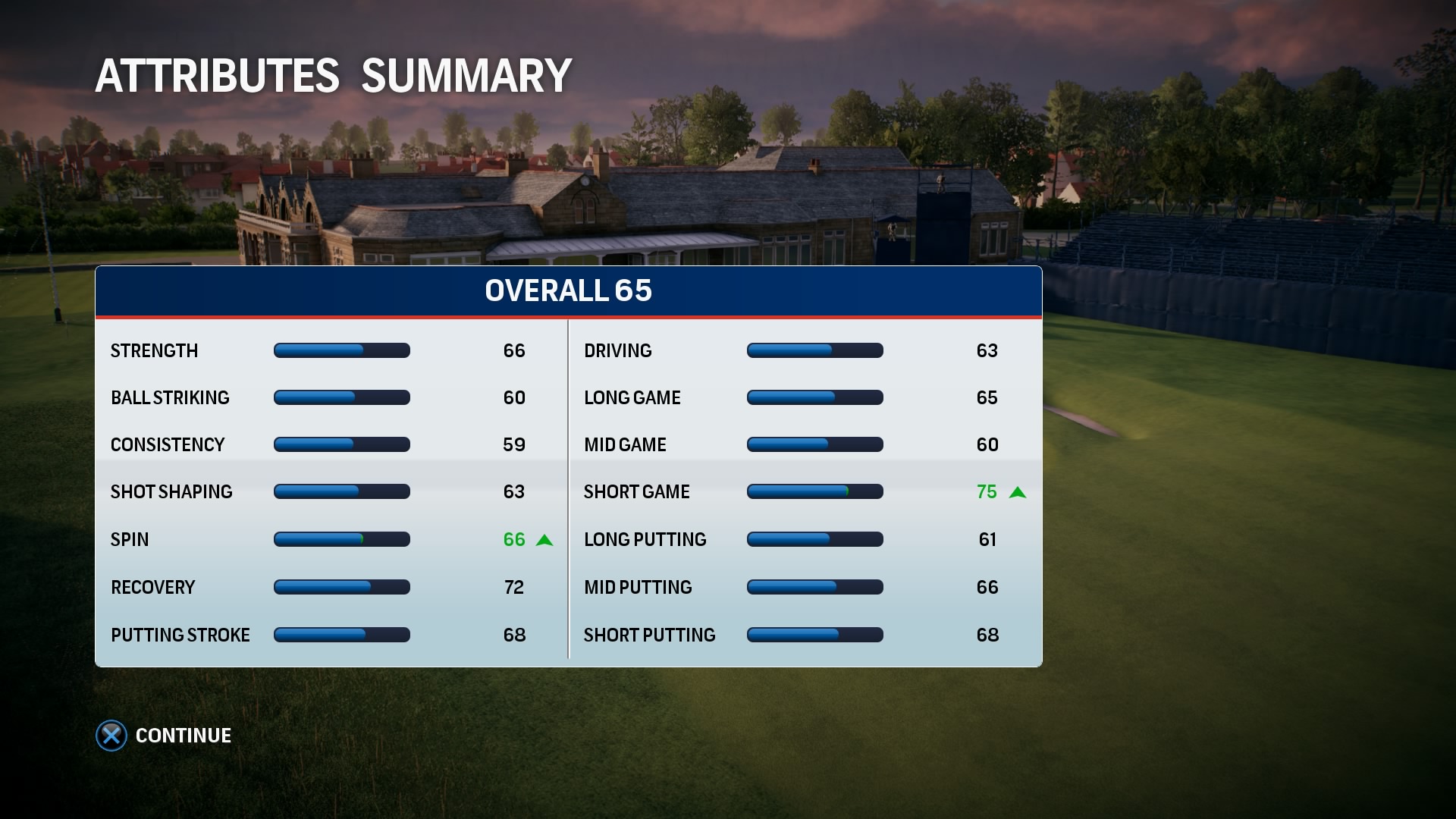Click the RECOVERY attribute label
The image size is (1456, 819).
click(x=152, y=587)
